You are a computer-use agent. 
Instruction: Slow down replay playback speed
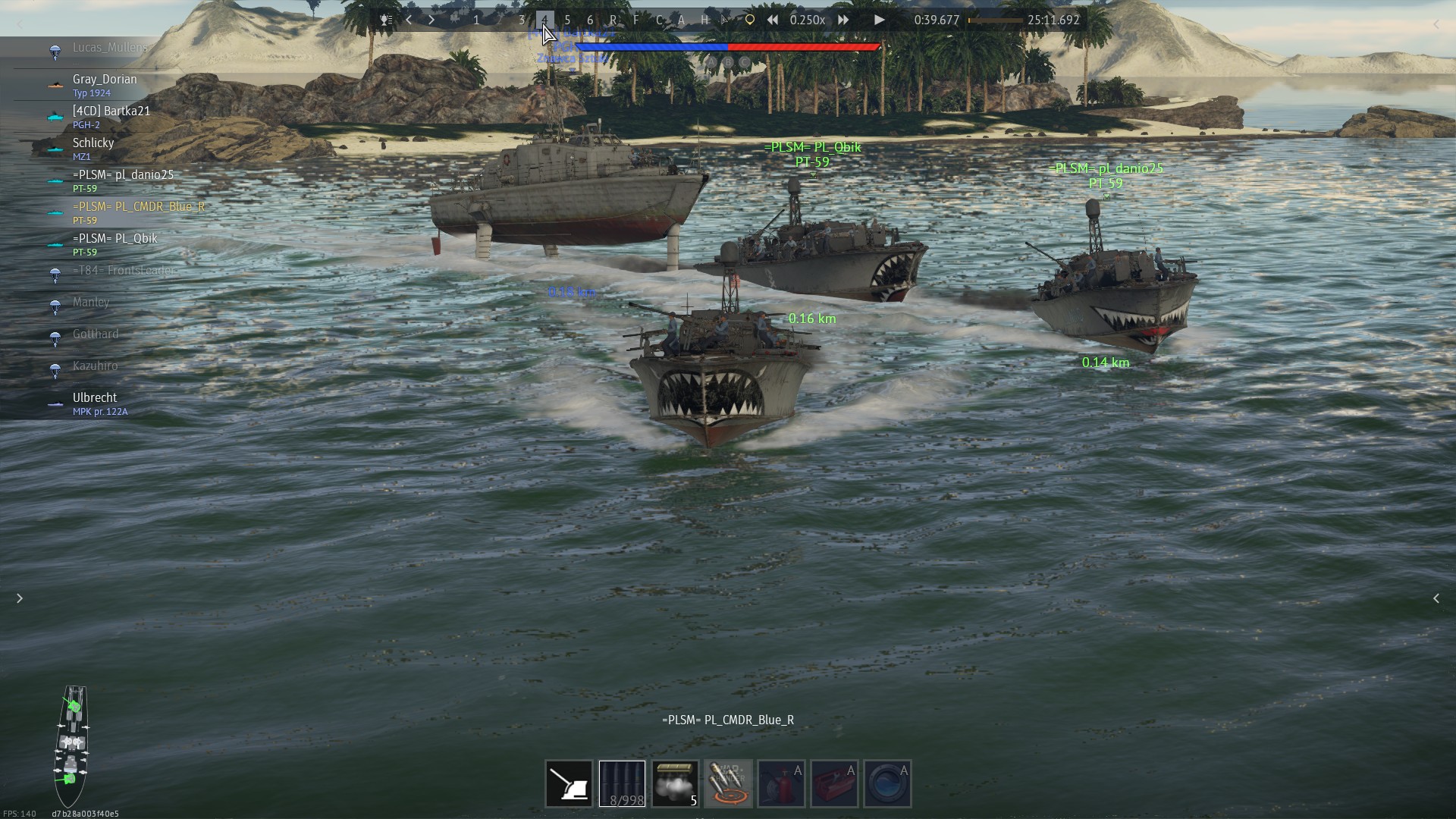click(x=772, y=20)
